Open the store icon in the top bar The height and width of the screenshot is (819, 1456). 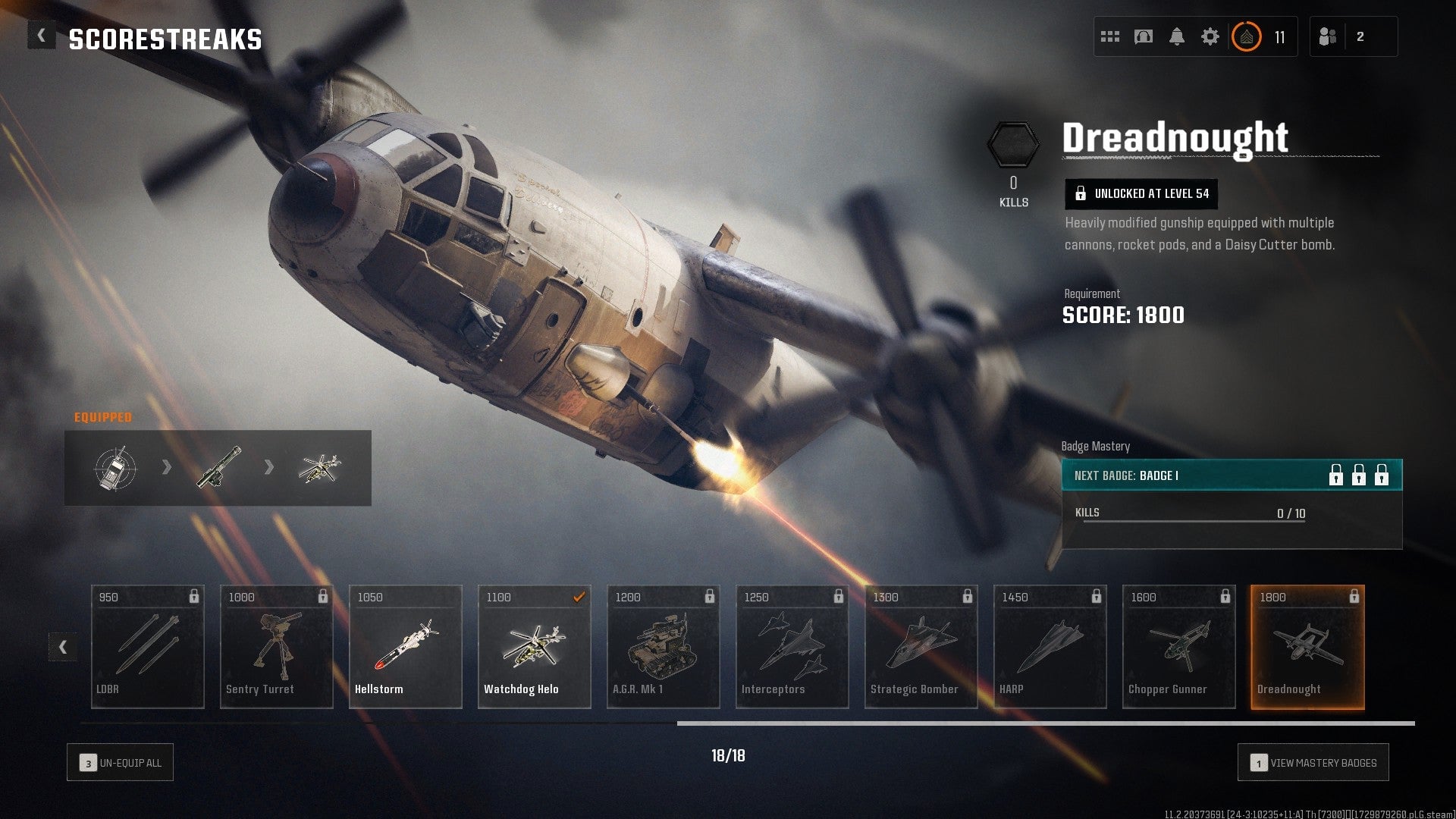pos(1144,36)
